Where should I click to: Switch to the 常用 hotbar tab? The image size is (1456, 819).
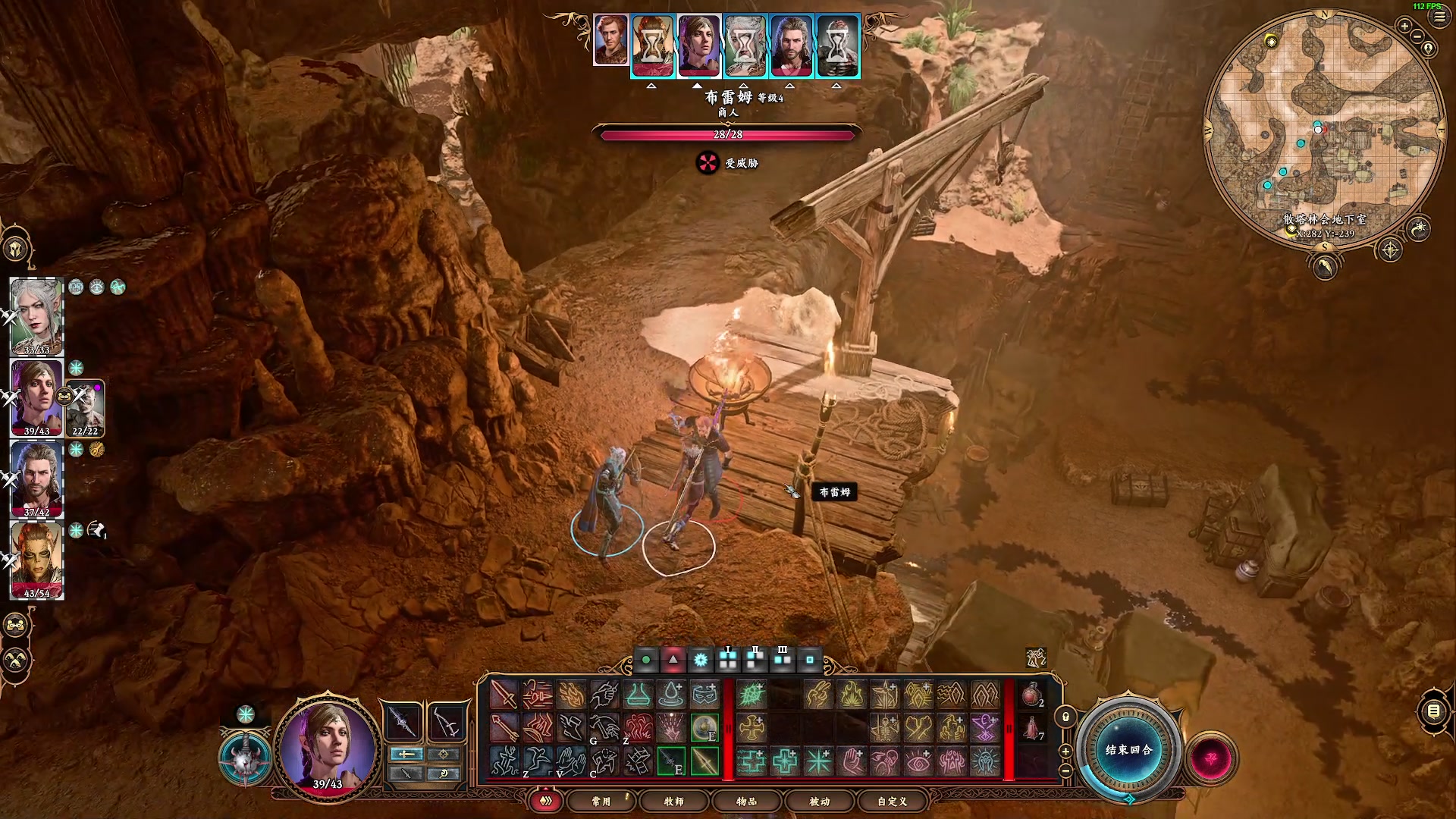[601, 801]
